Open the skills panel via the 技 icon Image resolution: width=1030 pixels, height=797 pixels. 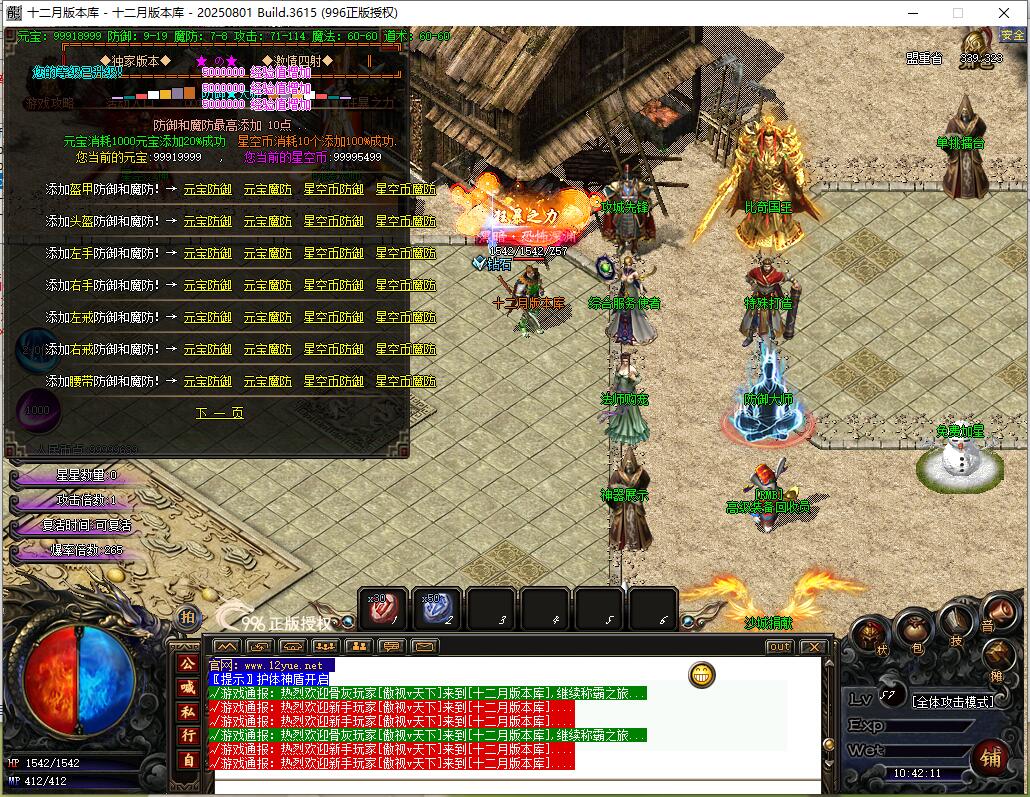pos(956,625)
